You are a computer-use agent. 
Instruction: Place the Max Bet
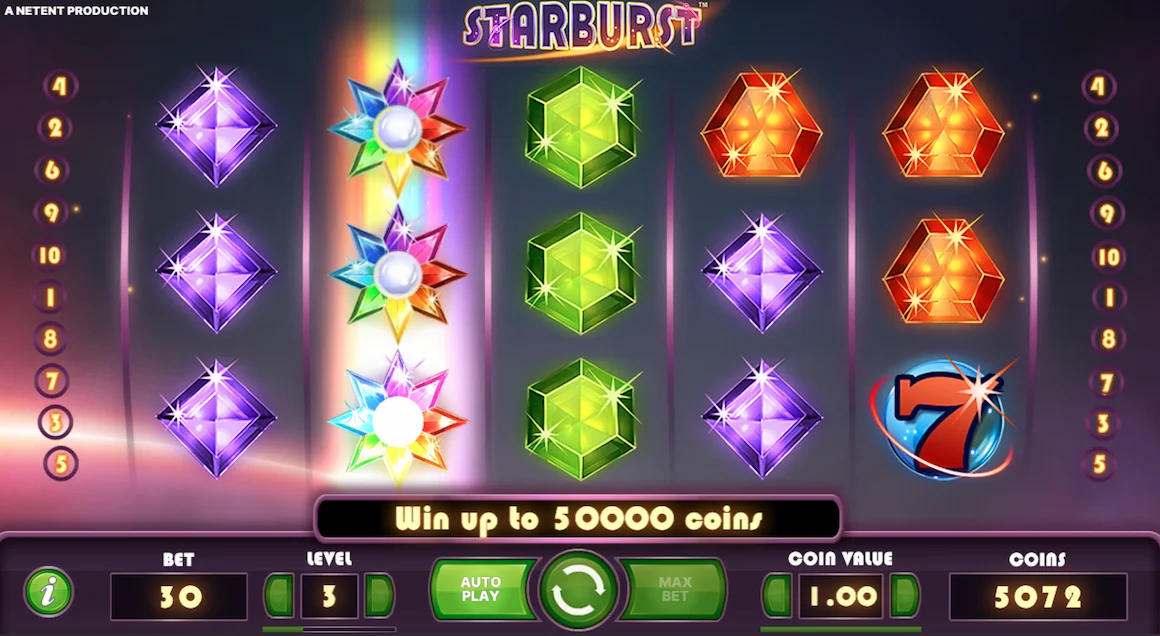click(674, 590)
